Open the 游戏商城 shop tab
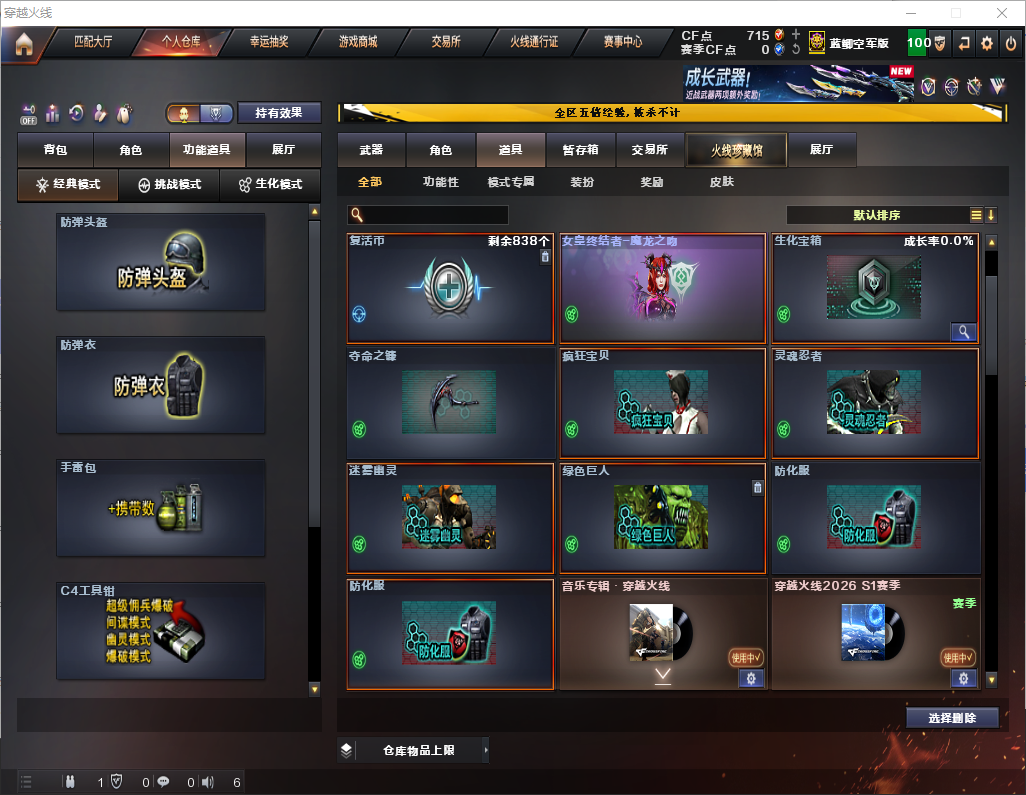The height and width of the screenshot is (795, 1026). [x=357, y=42]
